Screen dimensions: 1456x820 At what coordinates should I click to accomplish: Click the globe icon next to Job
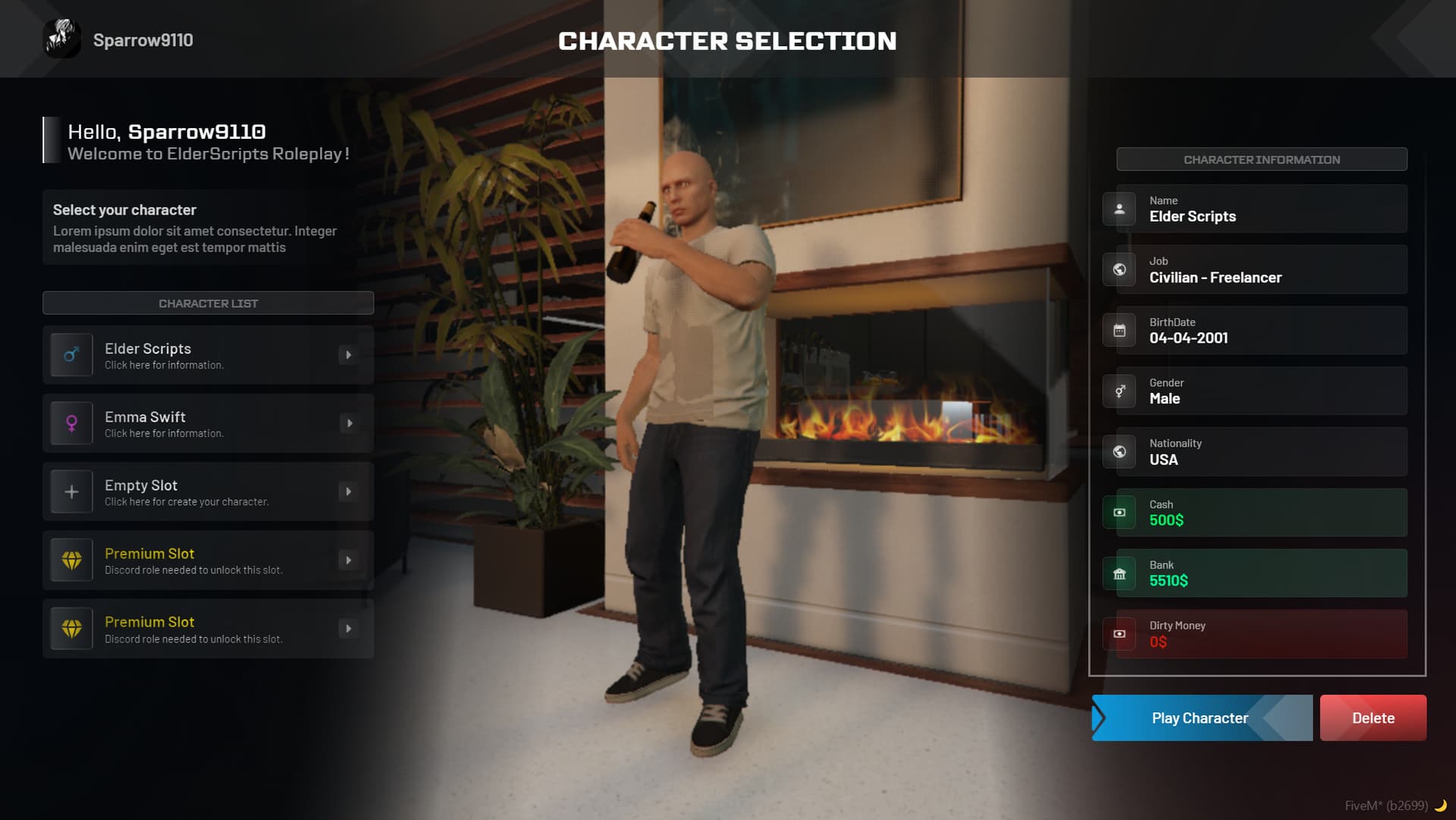pyautogui.click(x=1119, y=269)
